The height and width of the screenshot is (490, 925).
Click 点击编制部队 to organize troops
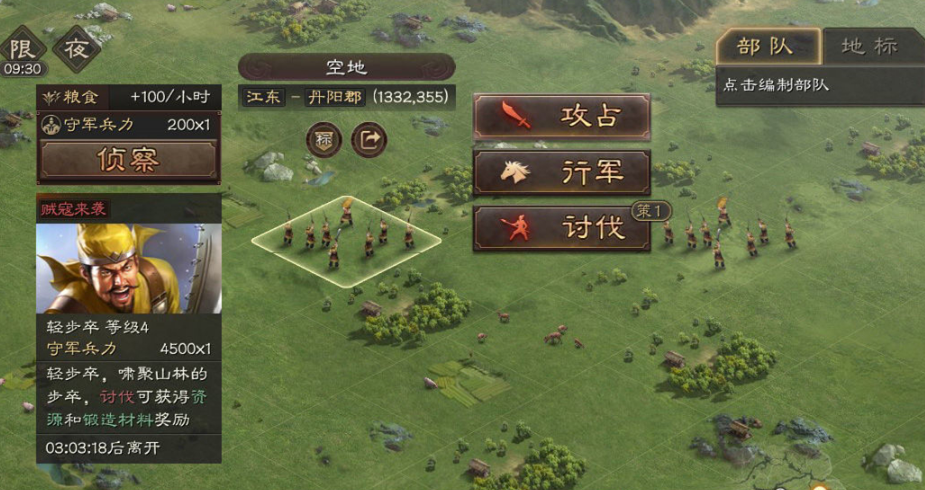775,85
